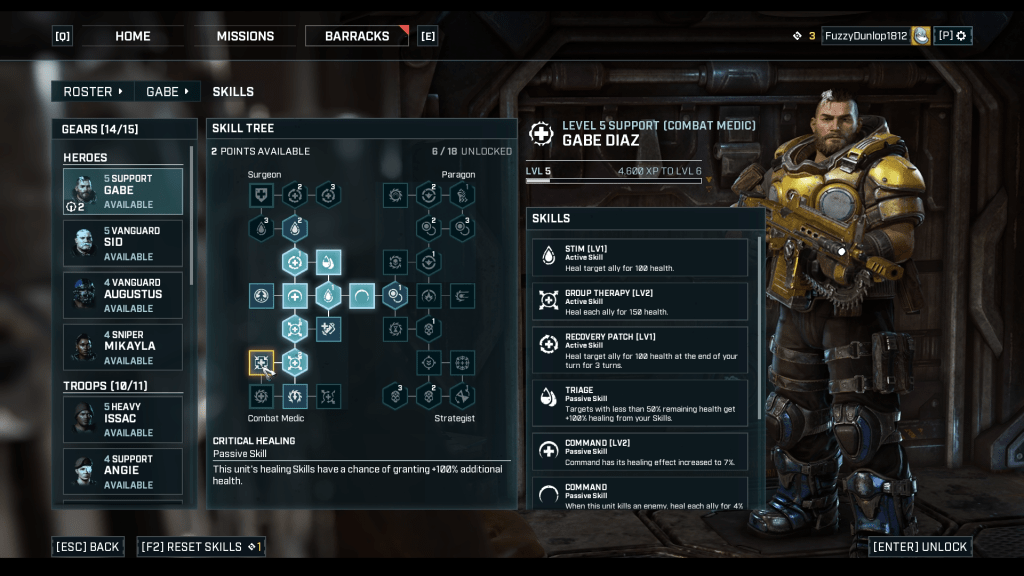Image resolution: width=1024 pixels, height=576 pixels.
Task: Click the Triage passive skill entry
Action: (x=641, y=401)
